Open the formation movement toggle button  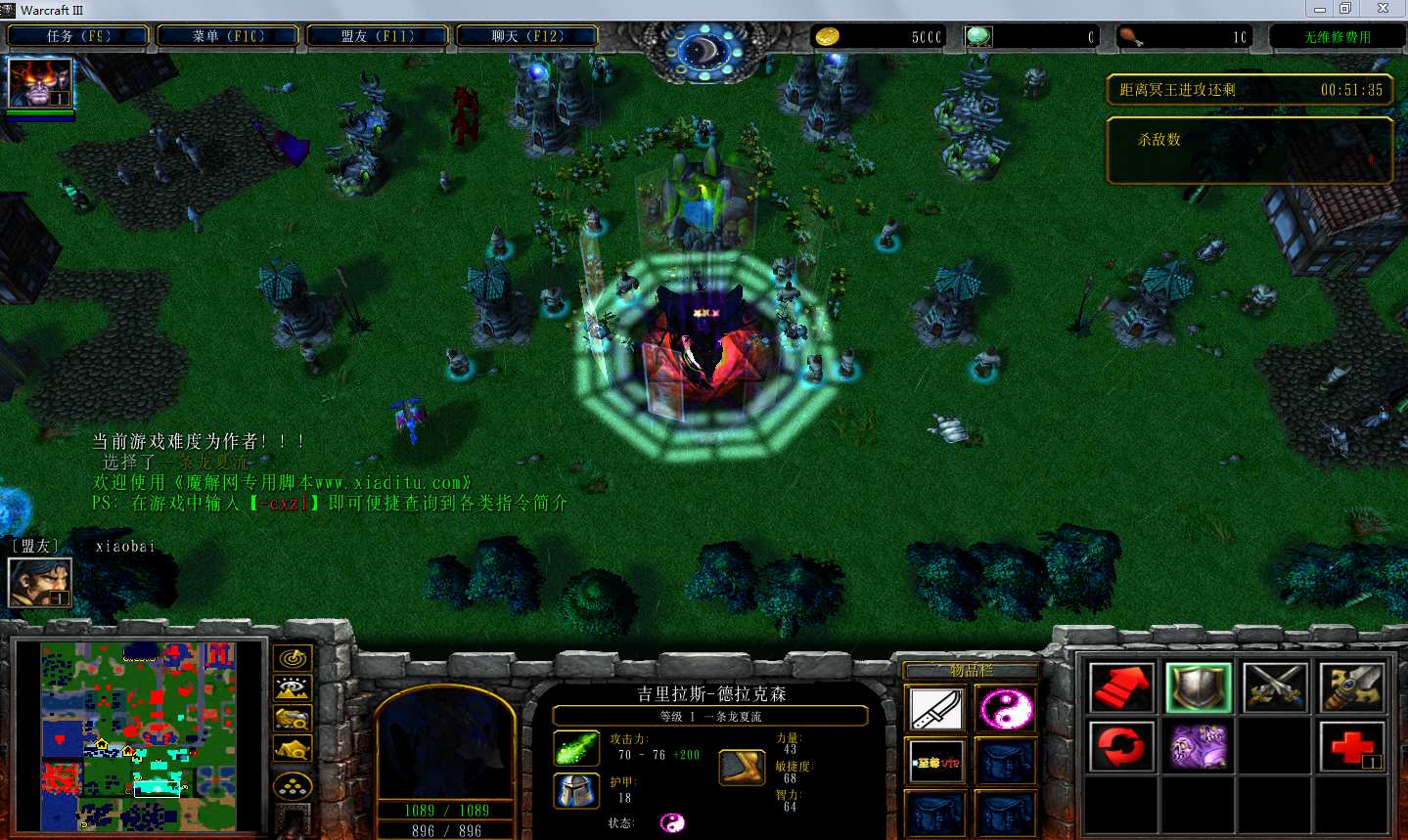(293, 785)
